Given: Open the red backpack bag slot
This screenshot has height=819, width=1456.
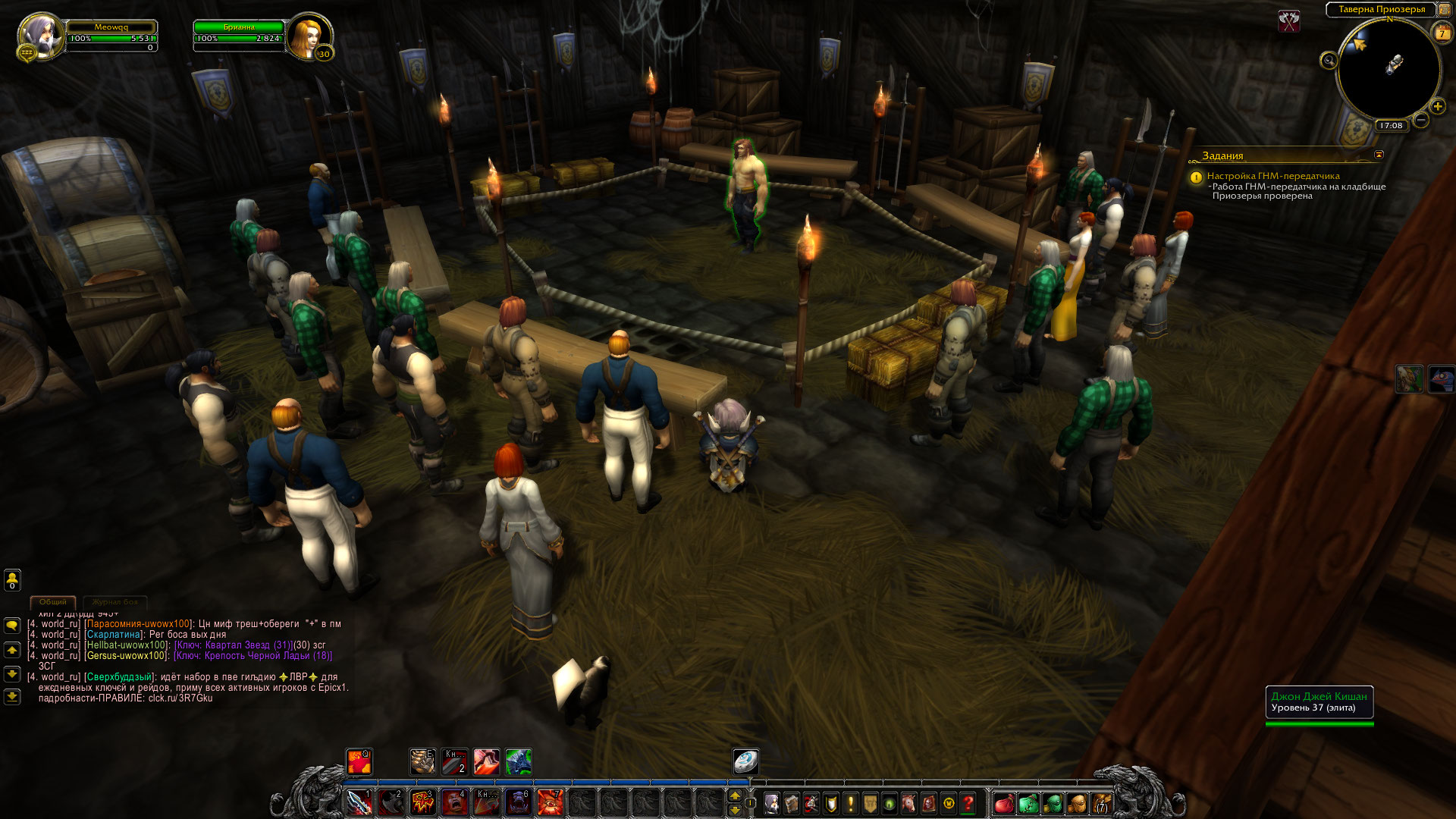Looking at the screenshot, I should 1004,803.
